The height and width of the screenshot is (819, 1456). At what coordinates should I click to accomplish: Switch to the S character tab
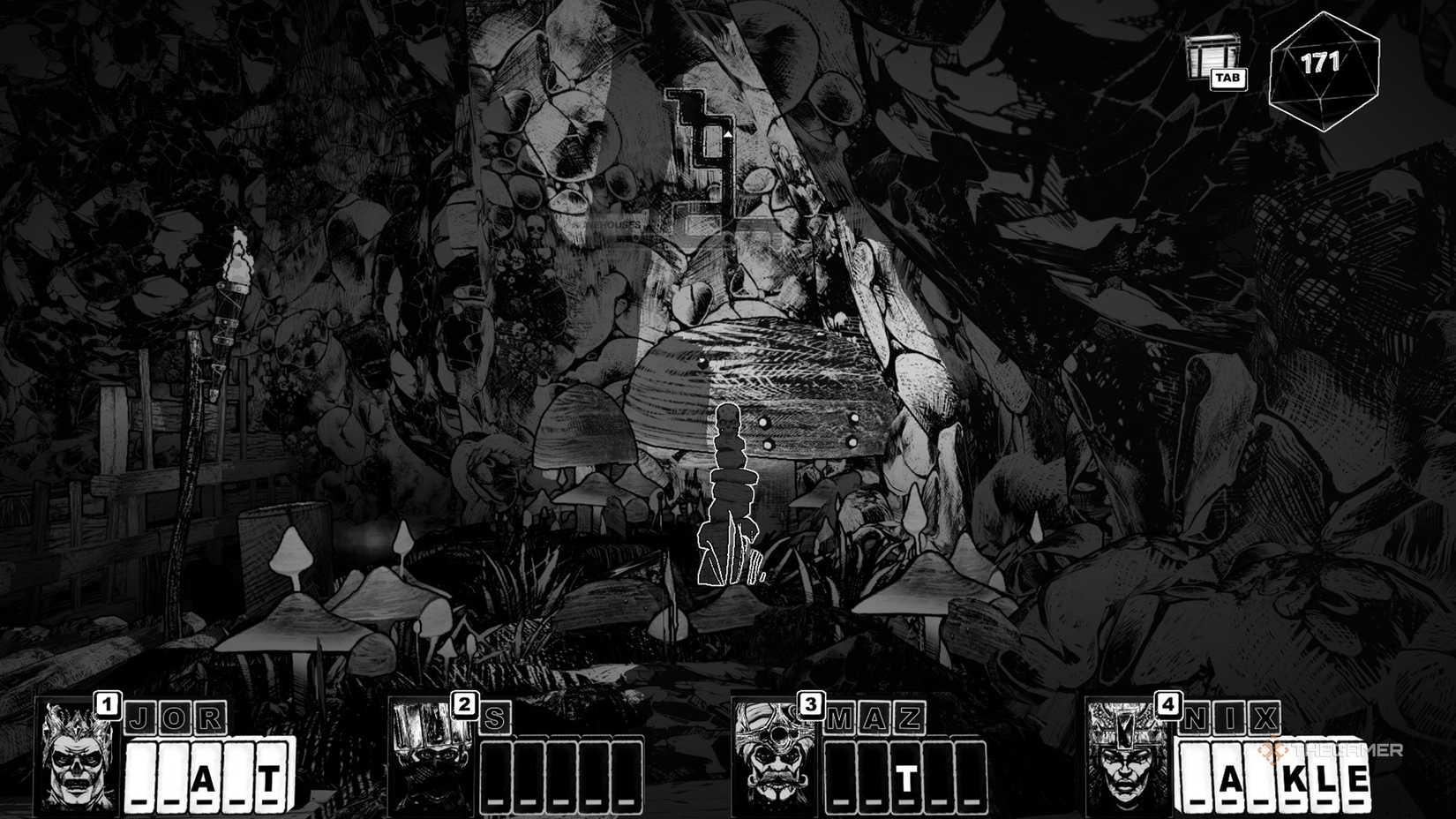click(x=497, y=718)
